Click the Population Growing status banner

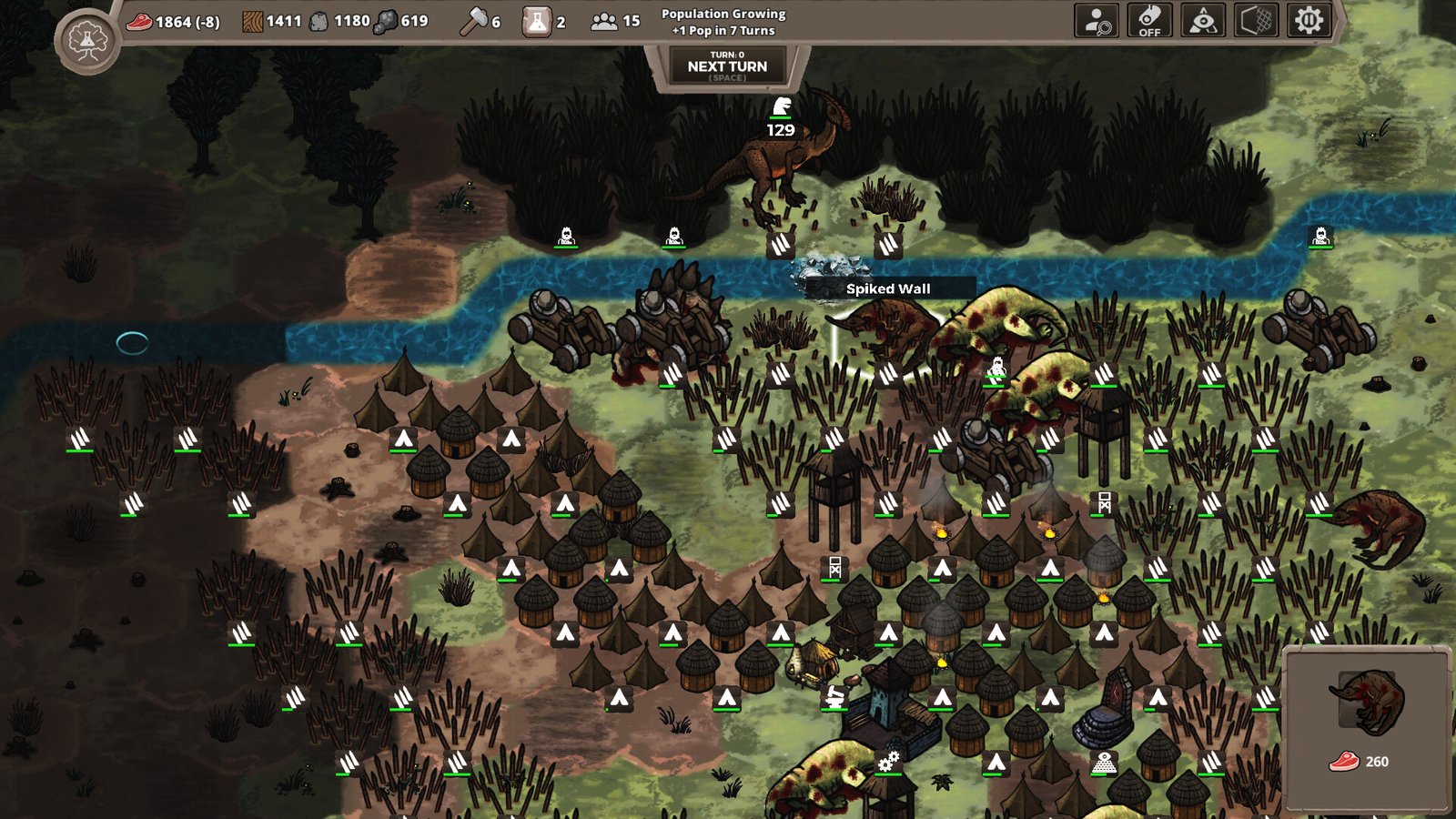(x=722, y=22)
